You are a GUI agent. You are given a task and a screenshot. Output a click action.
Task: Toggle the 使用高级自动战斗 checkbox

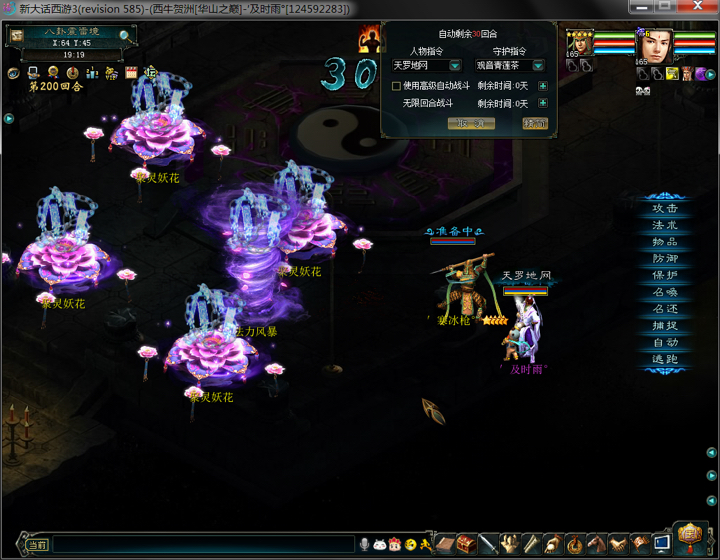click(x=397, y=86)
